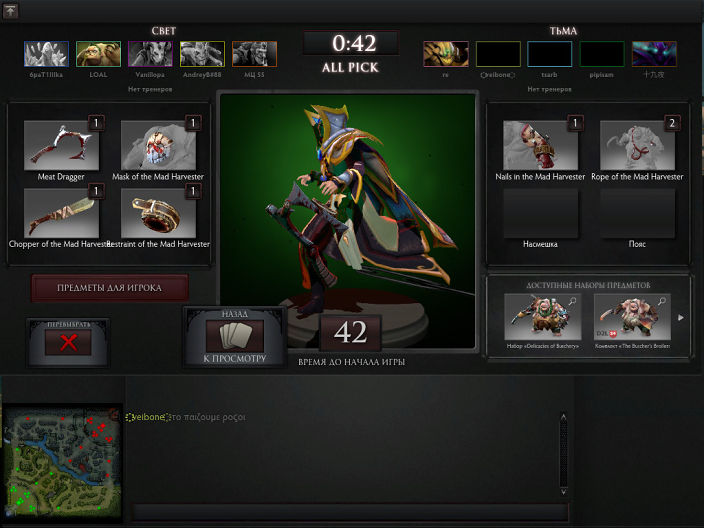Image resolution: width=704 pixels, height=528 pixels.
Task: Select Restraint of the Mad Harvester item
Action: click(159, 212)
